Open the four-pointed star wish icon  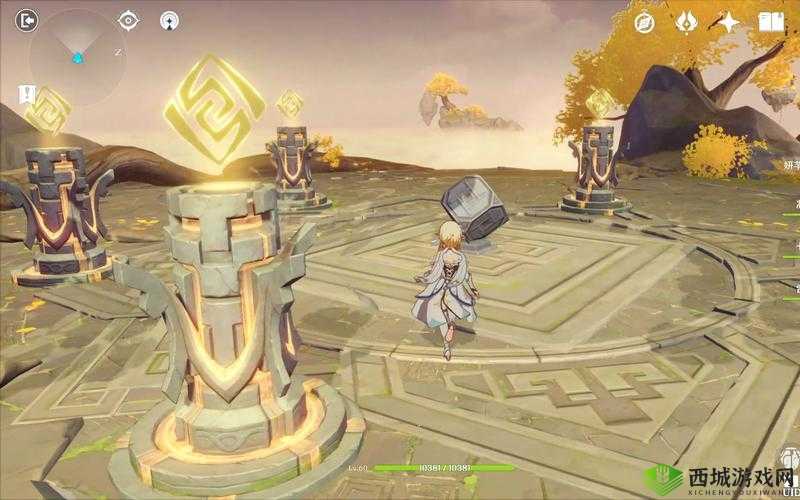[x=728, y=22]
